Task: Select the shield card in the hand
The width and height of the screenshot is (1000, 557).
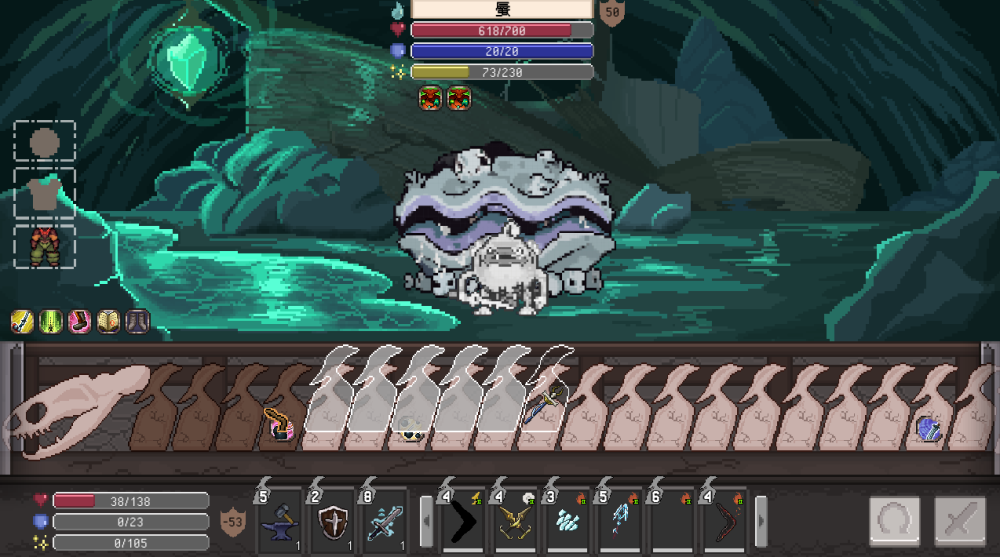Action: pyautogui.click(x=333, y=521)
